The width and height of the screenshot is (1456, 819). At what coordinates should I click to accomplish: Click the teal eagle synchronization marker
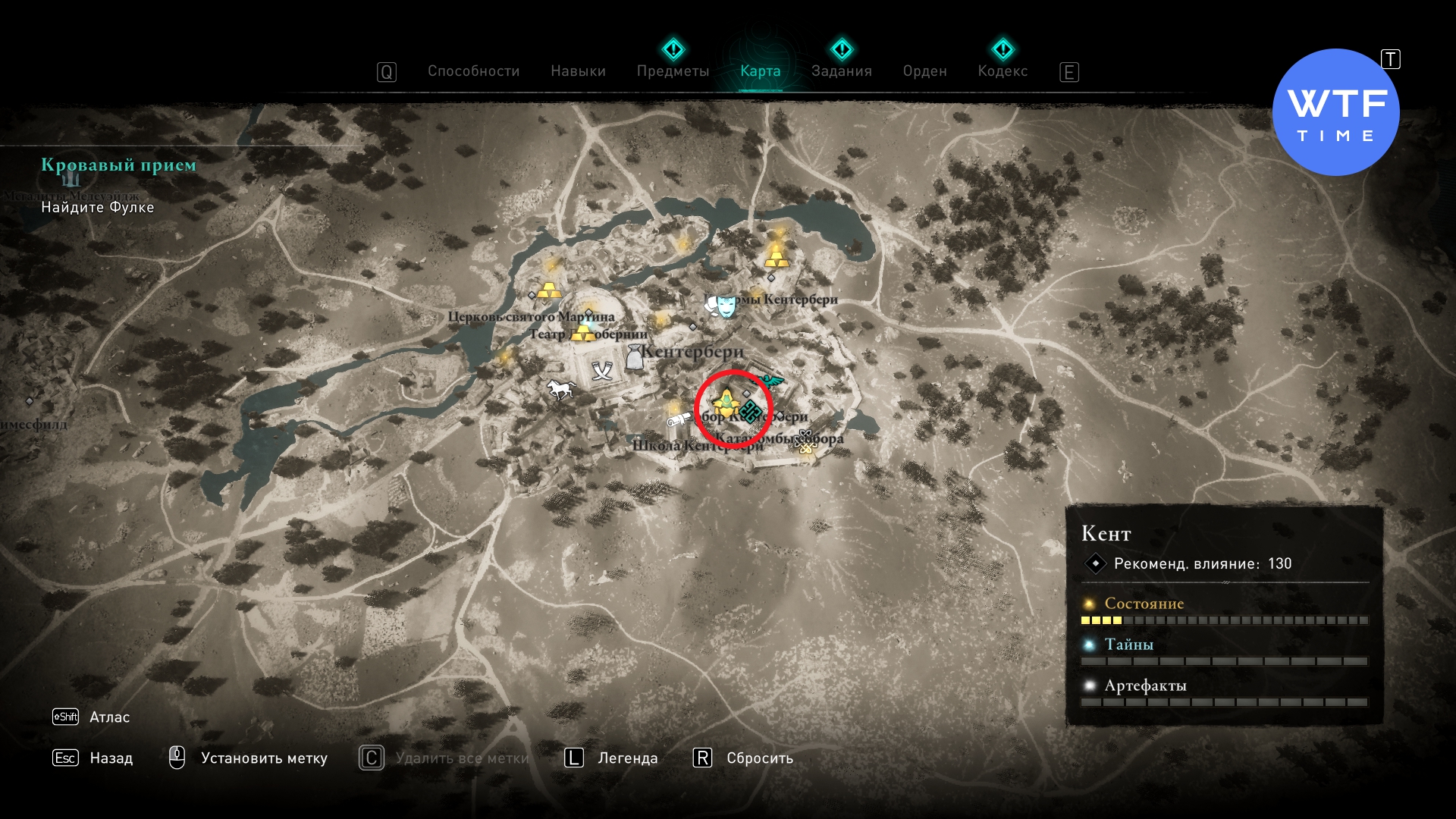coord(772,381)
